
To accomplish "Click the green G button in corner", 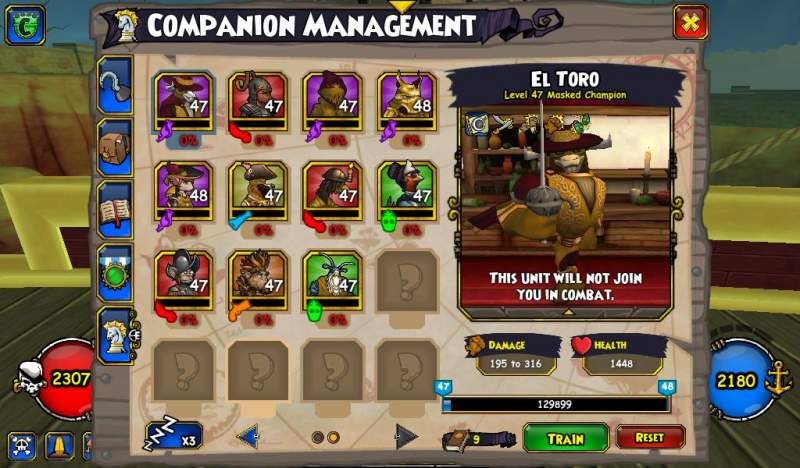I will pos(24,25).
